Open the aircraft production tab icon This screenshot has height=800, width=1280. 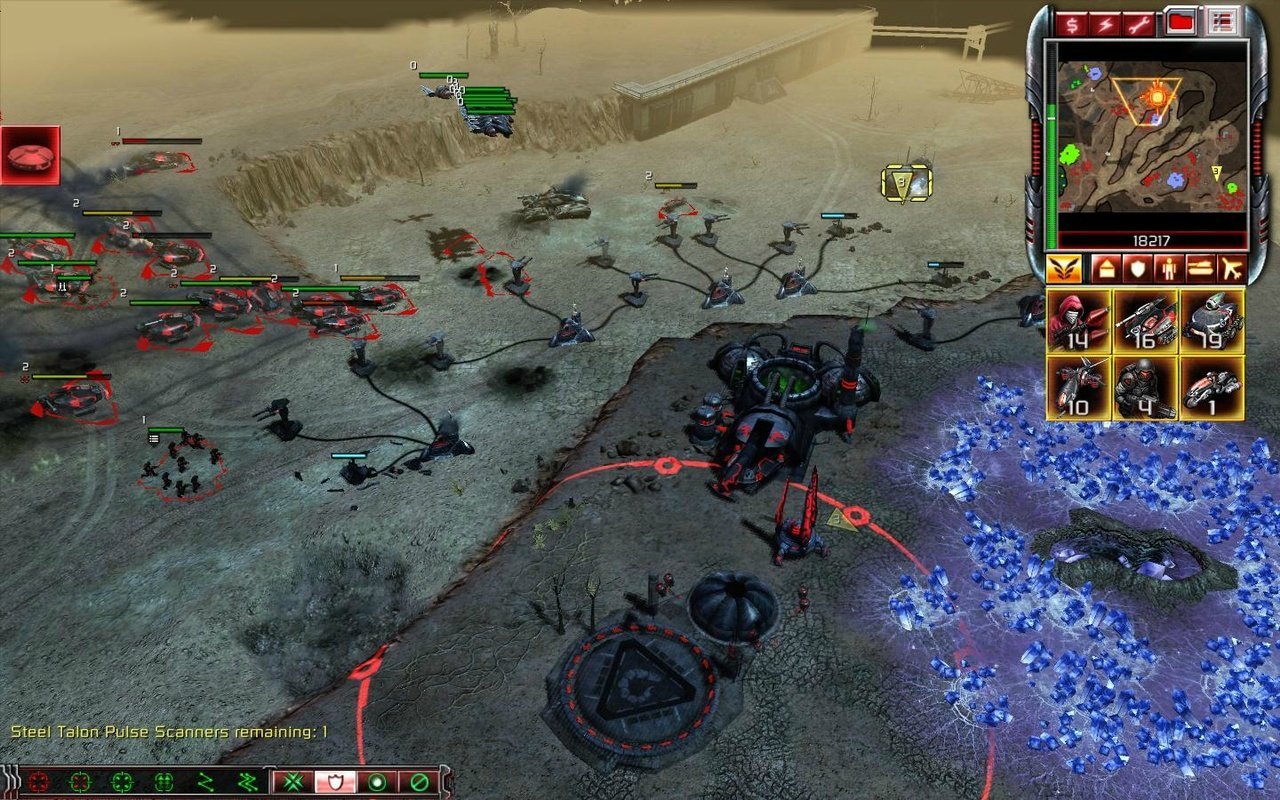click(1233, 268)
